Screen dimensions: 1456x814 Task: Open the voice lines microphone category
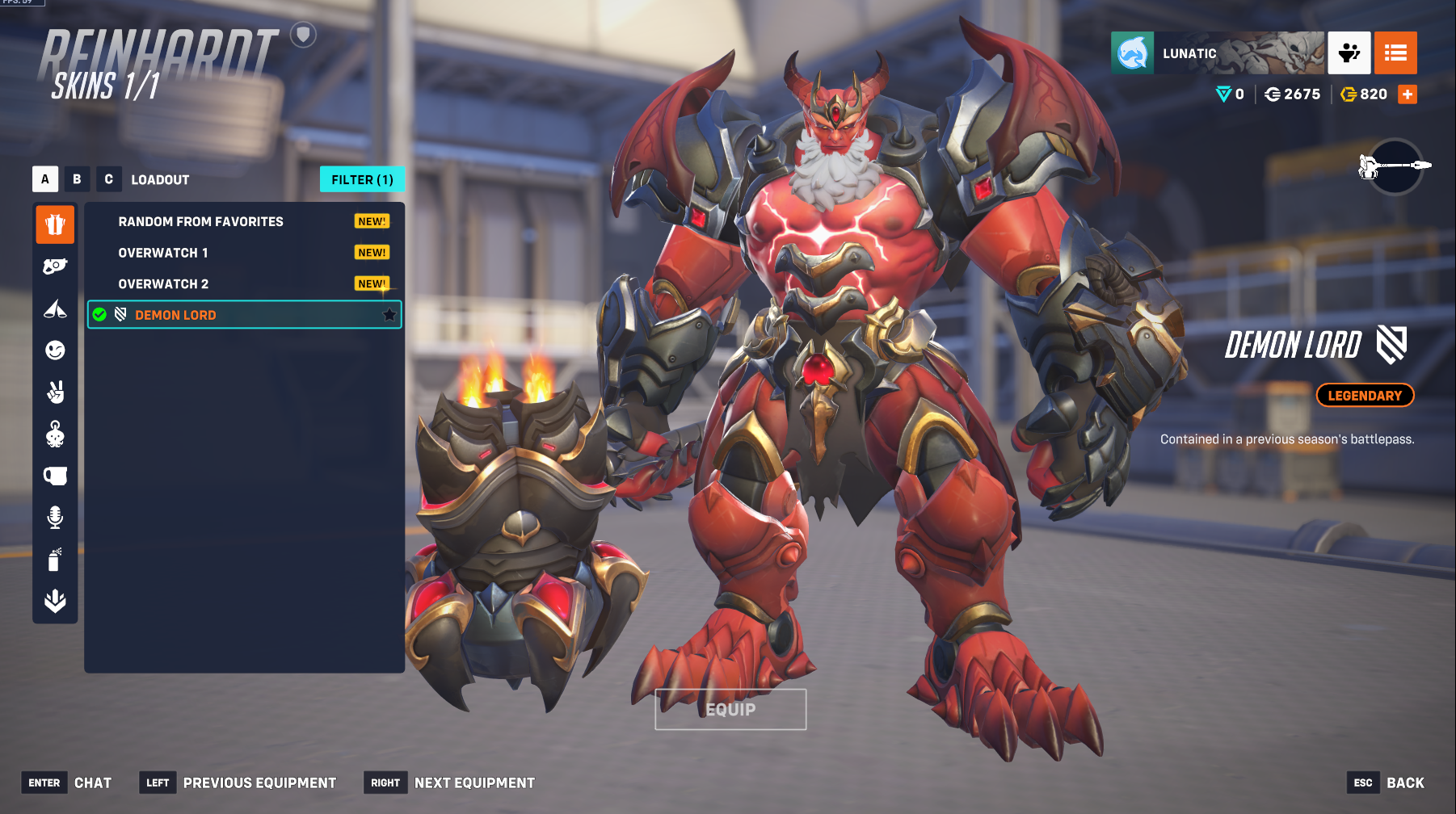tap(55, 517)
